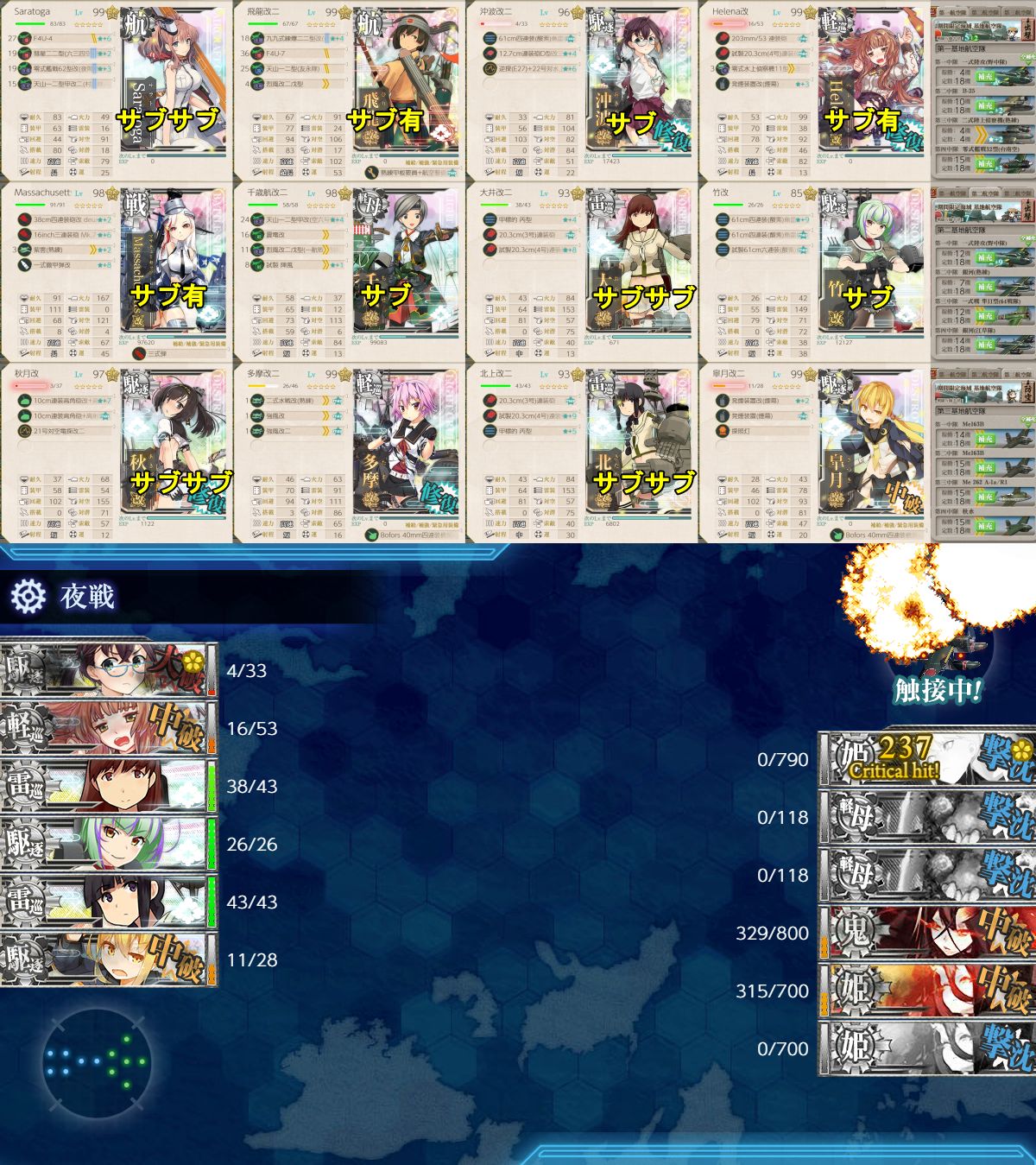Select the 竹改 destroyer card

(x=816, y=272)
